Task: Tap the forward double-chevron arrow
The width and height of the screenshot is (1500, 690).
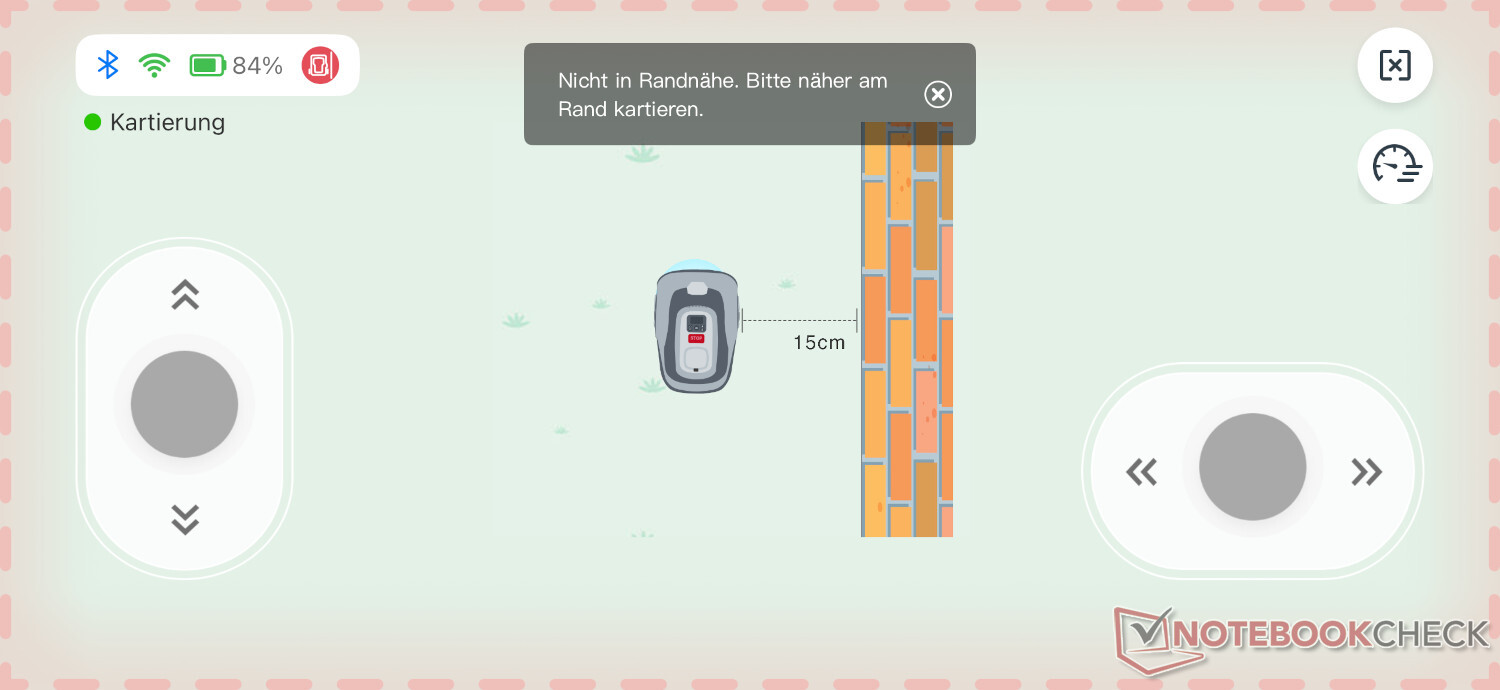Action: 185,294
